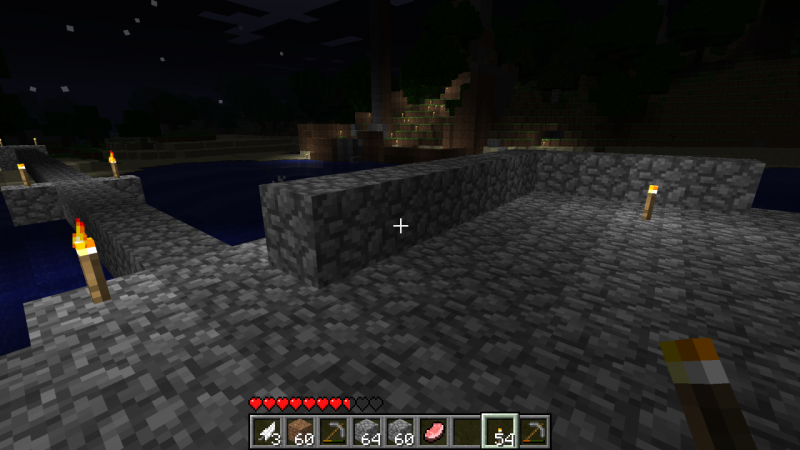
Task: Select the torch stack of 54
Action: click(x=499, y=431)
